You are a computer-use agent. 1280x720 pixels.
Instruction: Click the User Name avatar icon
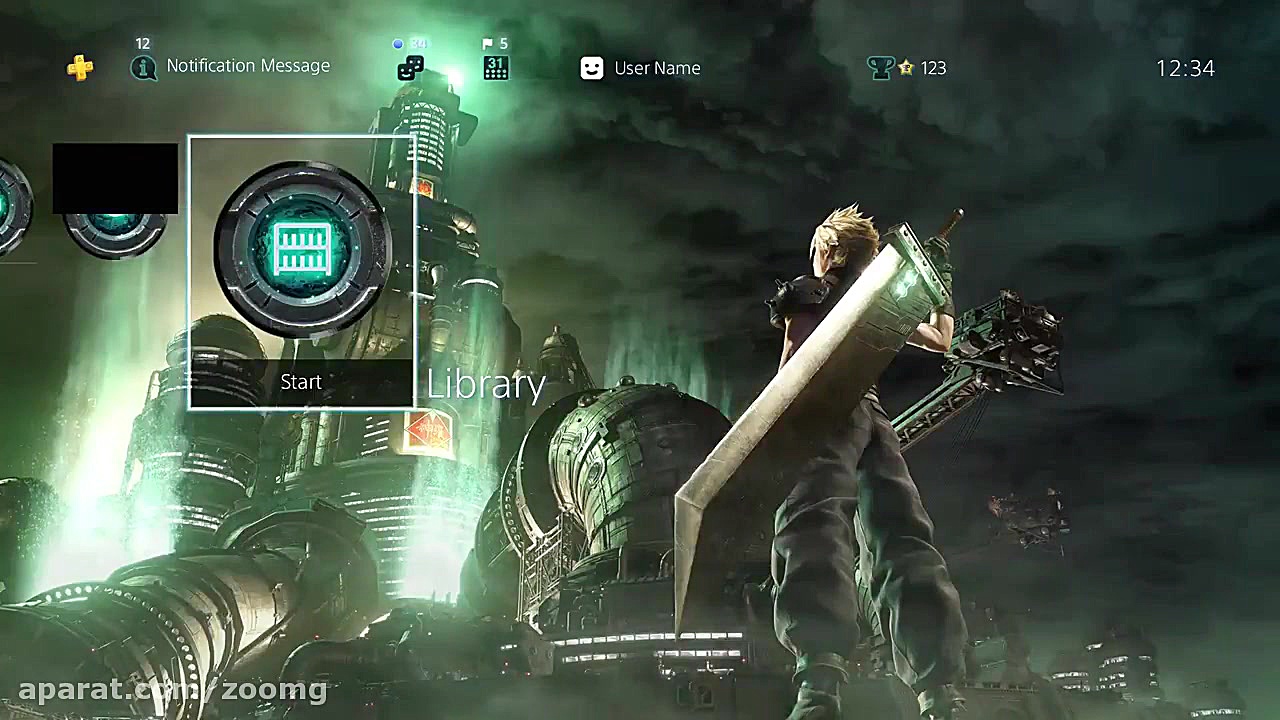(591, 68)
